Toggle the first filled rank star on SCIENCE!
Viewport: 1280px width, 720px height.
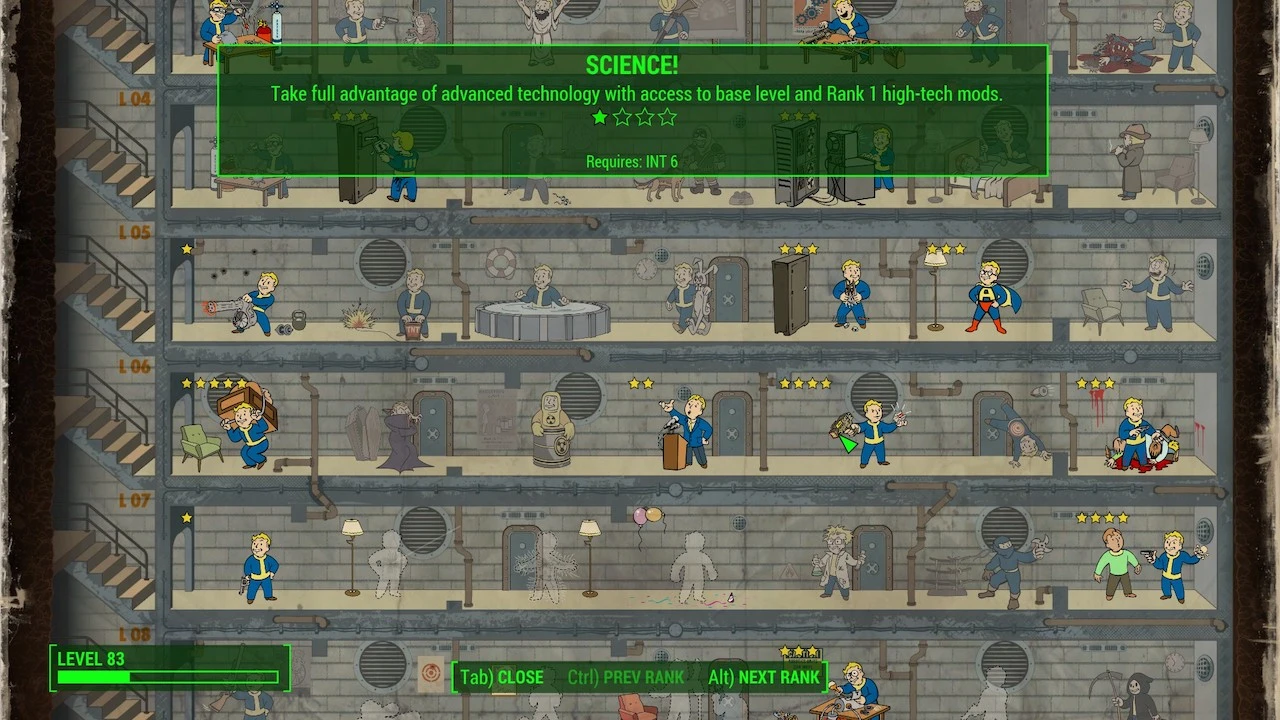[x=600, y=117]
